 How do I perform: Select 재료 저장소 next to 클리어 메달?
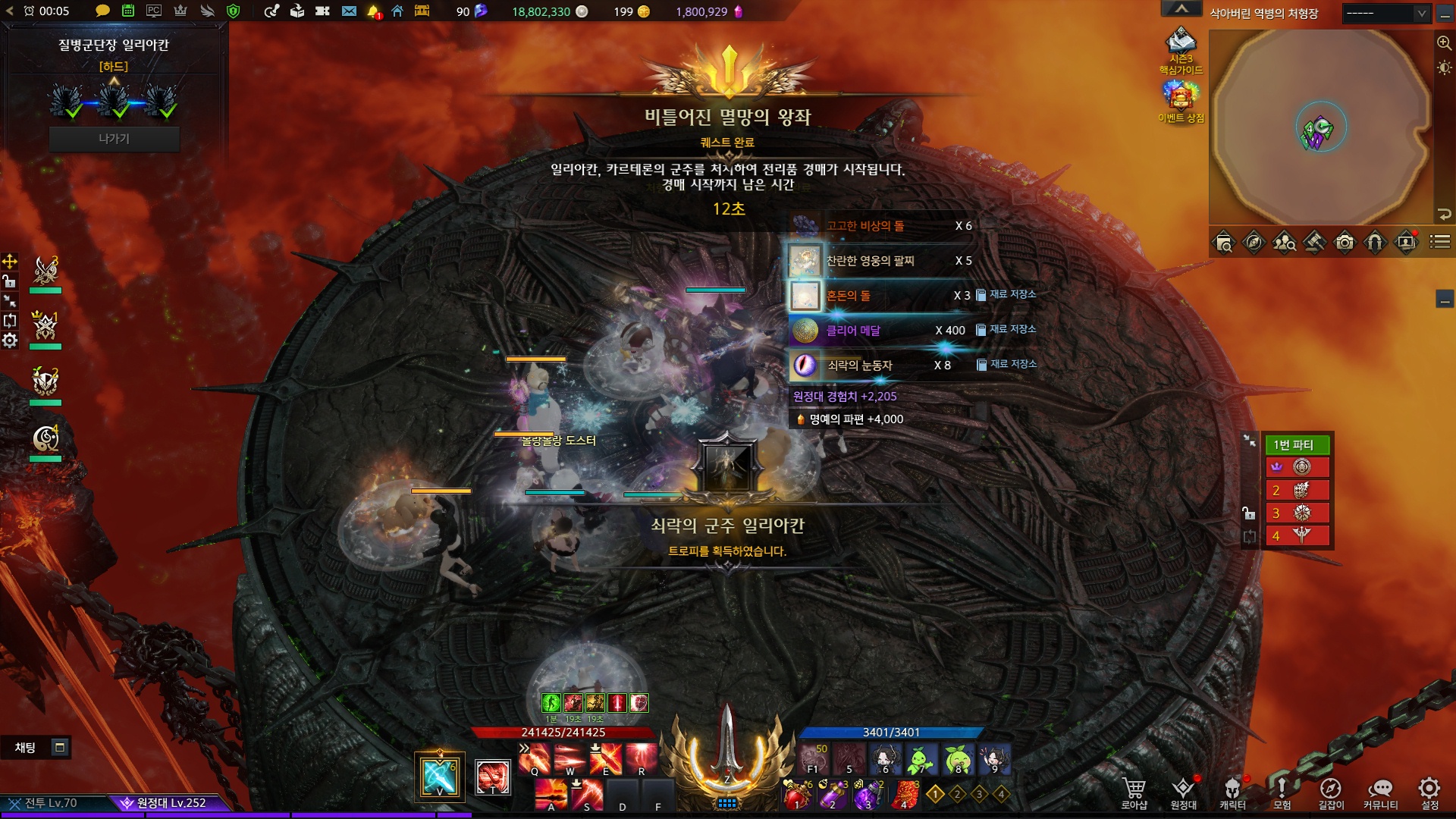coord(1006,329)
